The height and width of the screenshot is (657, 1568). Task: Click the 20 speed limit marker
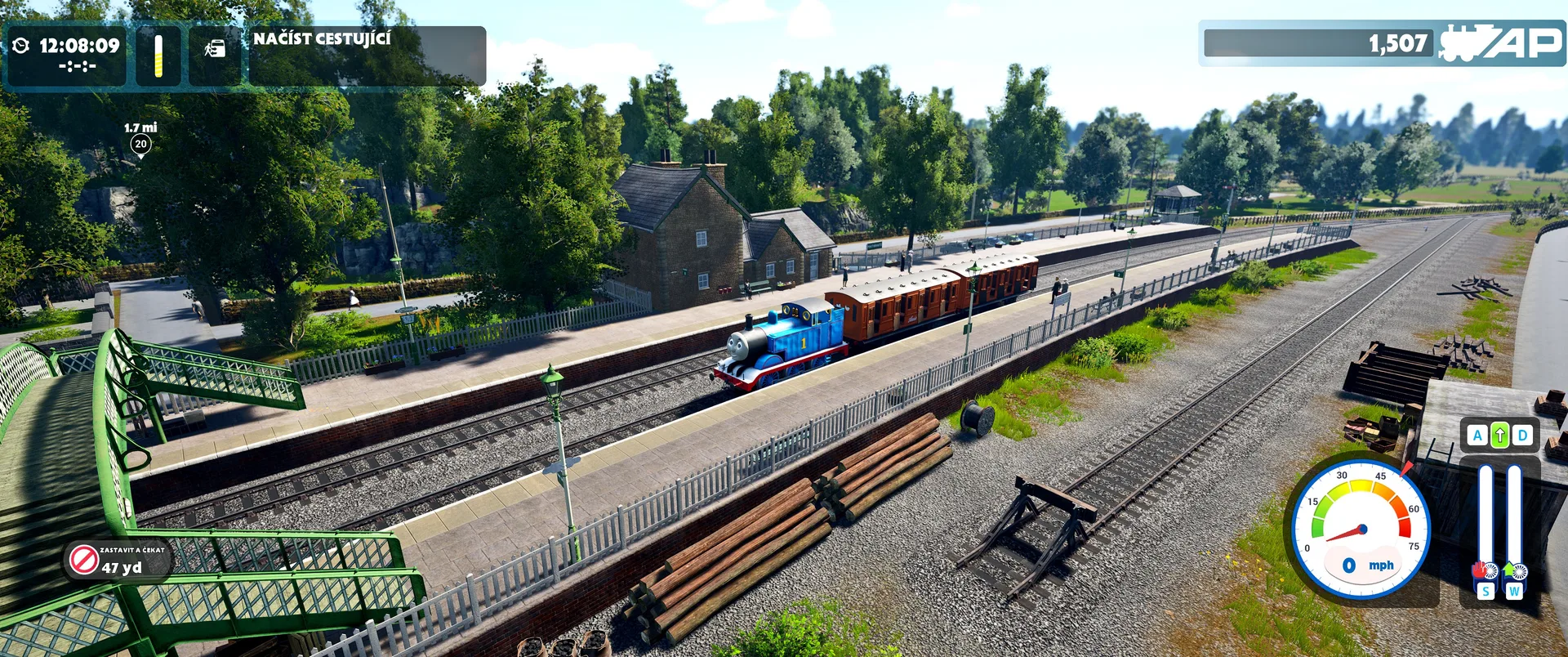[x=140, y=145]
